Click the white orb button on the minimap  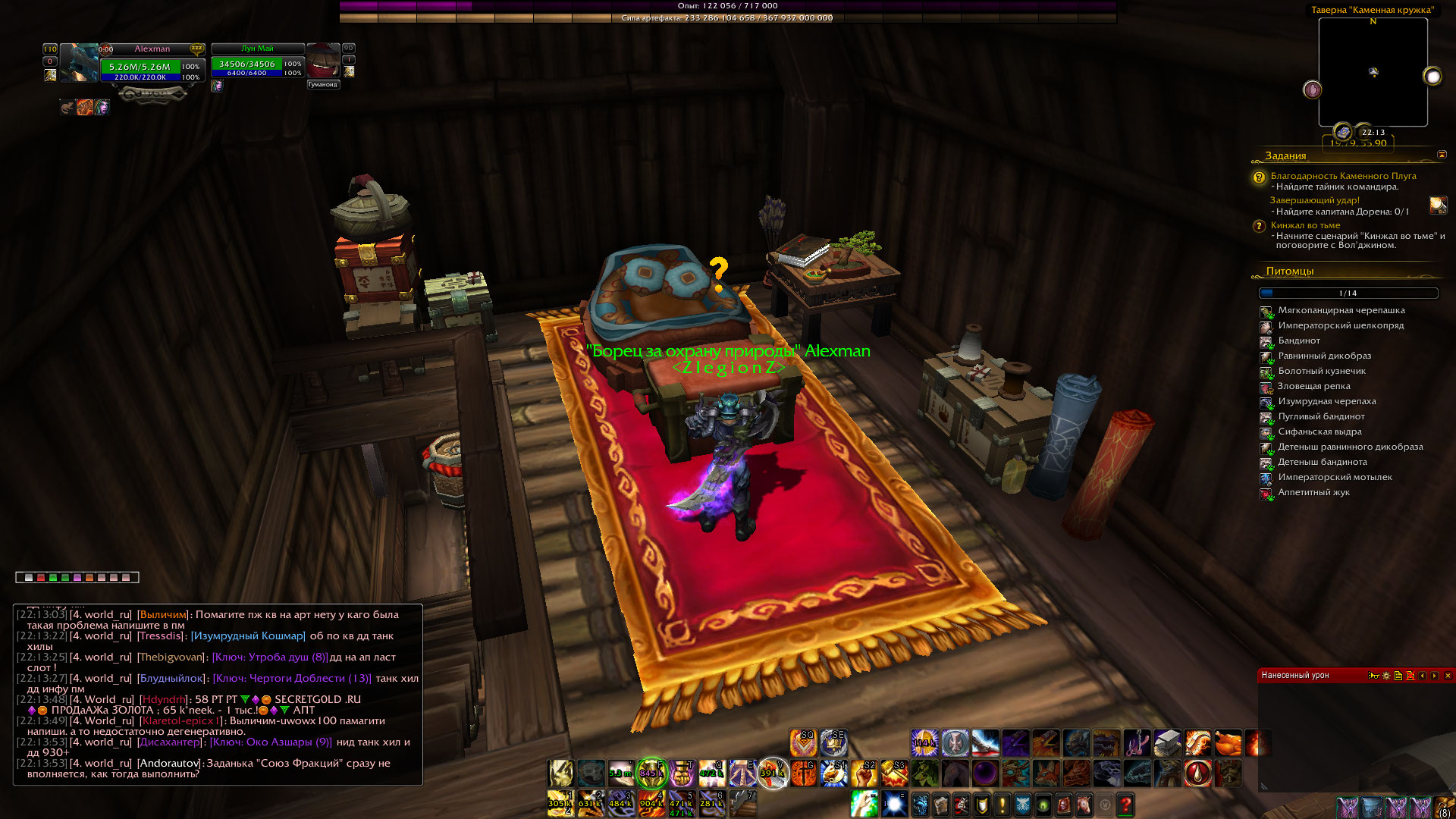(x=1432, y=77)
